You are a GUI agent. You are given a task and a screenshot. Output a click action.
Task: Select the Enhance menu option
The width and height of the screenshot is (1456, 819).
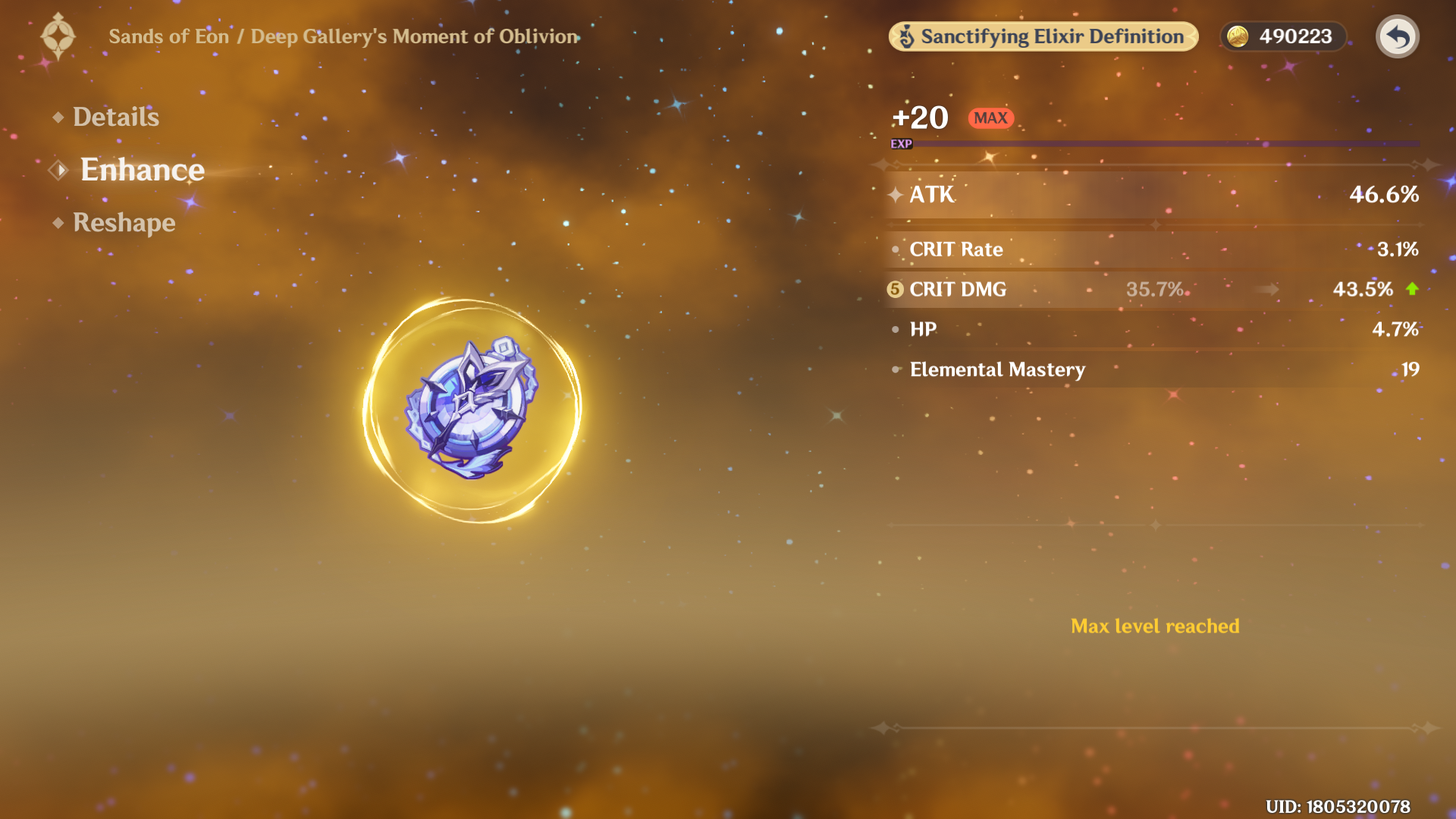143,170
